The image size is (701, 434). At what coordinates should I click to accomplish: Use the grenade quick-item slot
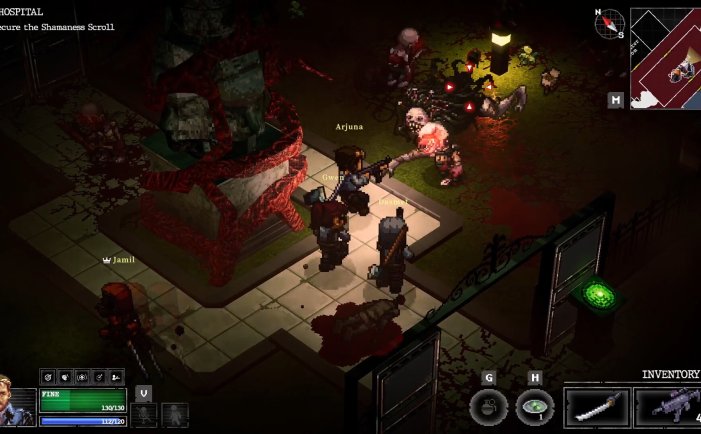[488, 407]
